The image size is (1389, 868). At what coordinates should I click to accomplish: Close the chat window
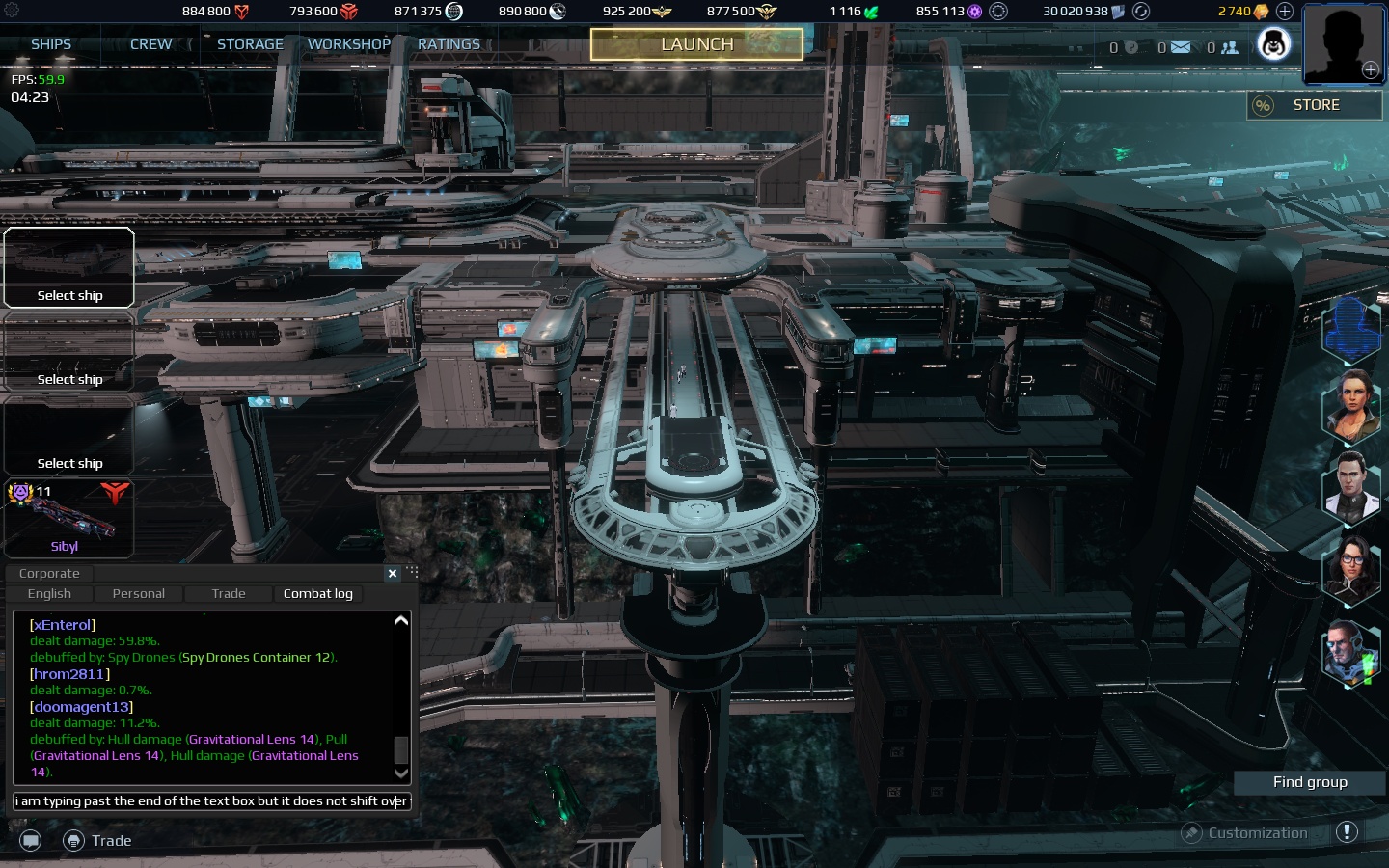coord(393,574)
